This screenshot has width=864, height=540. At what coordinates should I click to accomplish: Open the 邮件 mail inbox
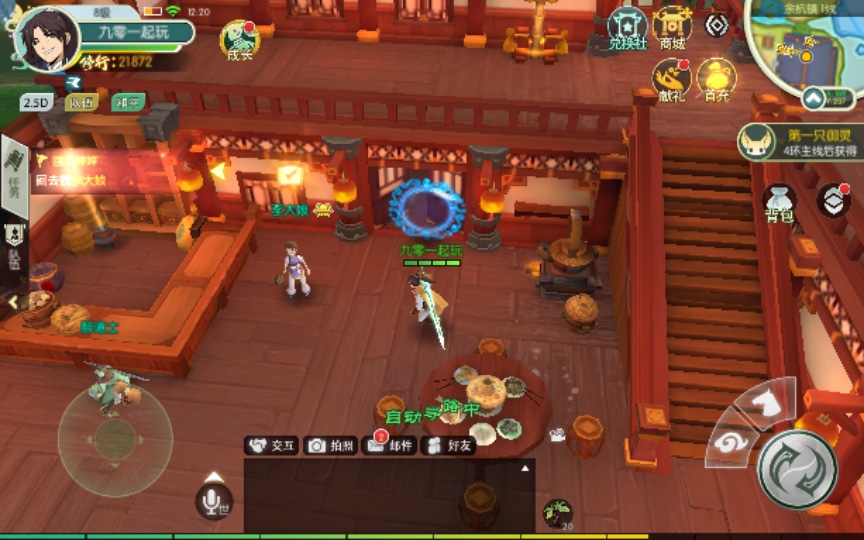pyautogui.click(x=390, y=446)
